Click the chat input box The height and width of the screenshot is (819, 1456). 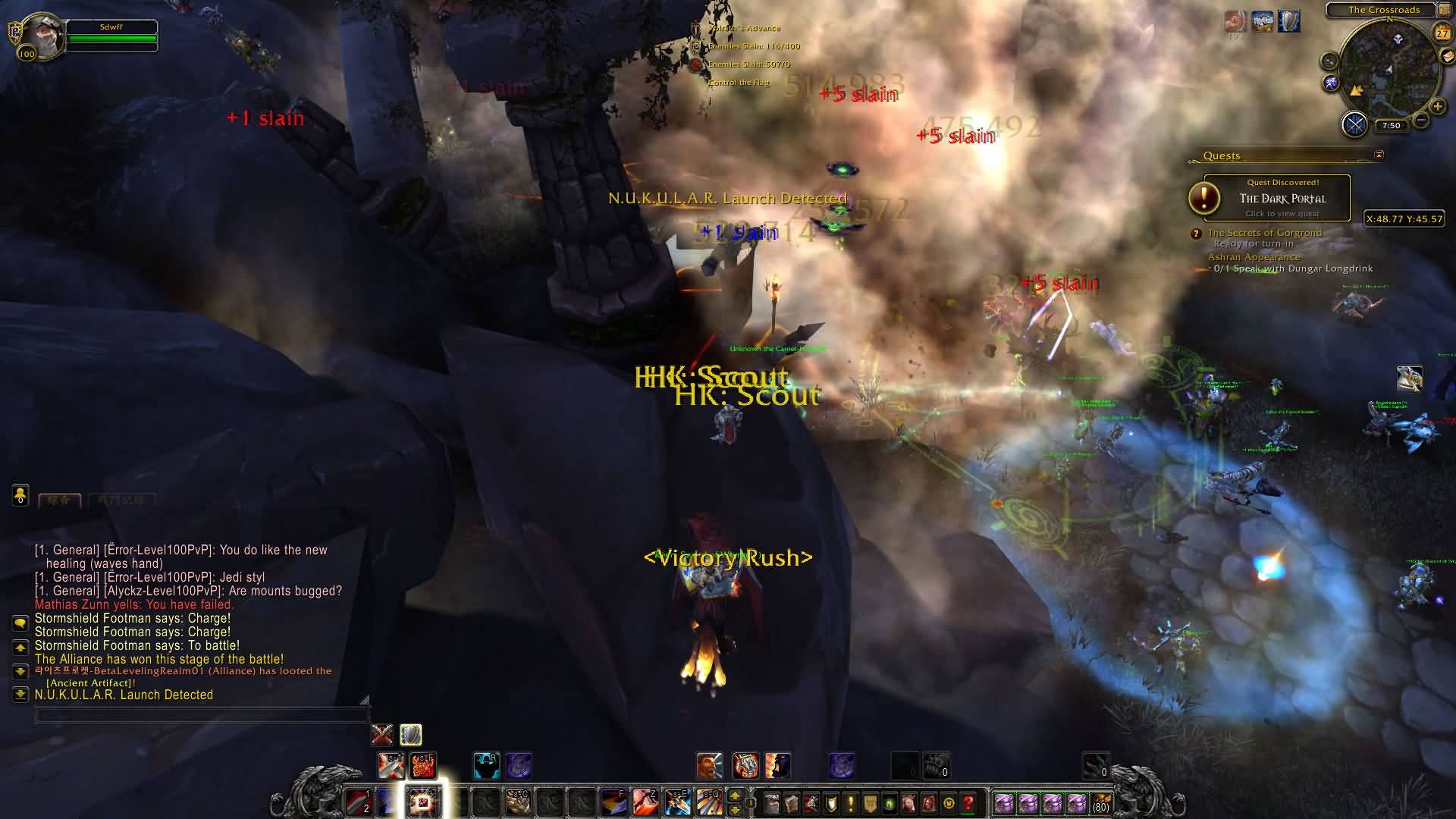[x=202, y=716]
